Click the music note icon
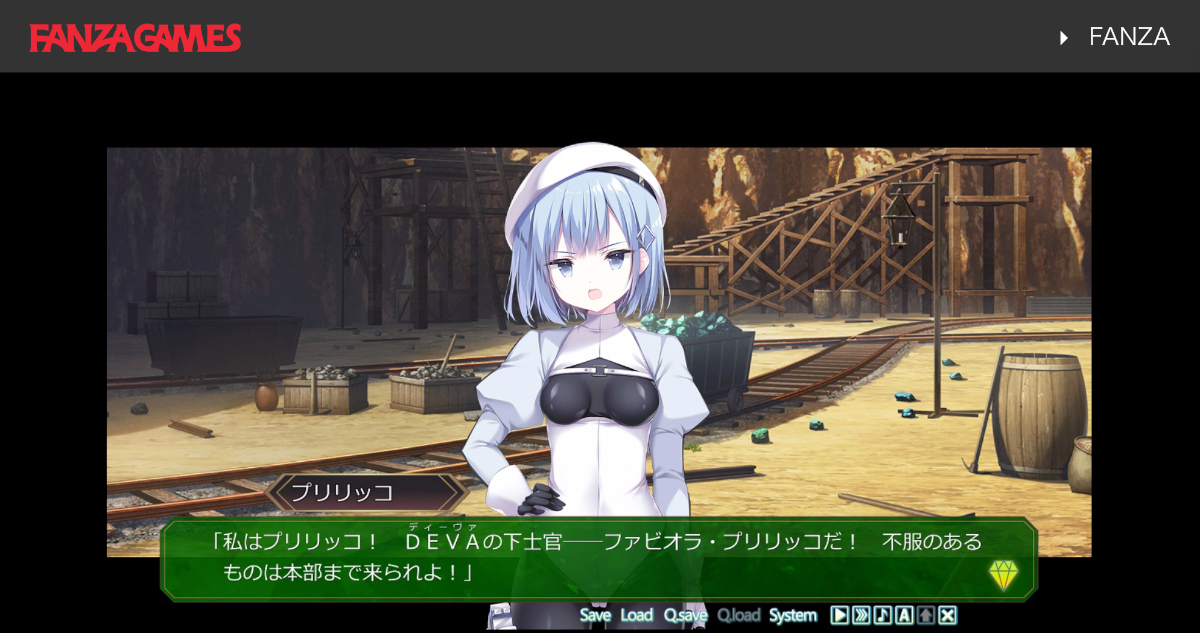The image size is (1200, 633). click(882, 615)
